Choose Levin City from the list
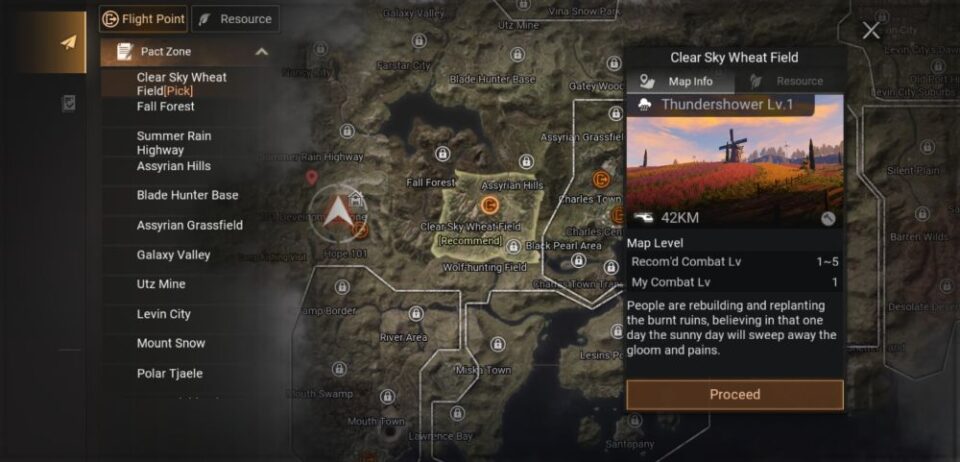The height and width of the screenshot is (462, 960). [x=164, y=314]
